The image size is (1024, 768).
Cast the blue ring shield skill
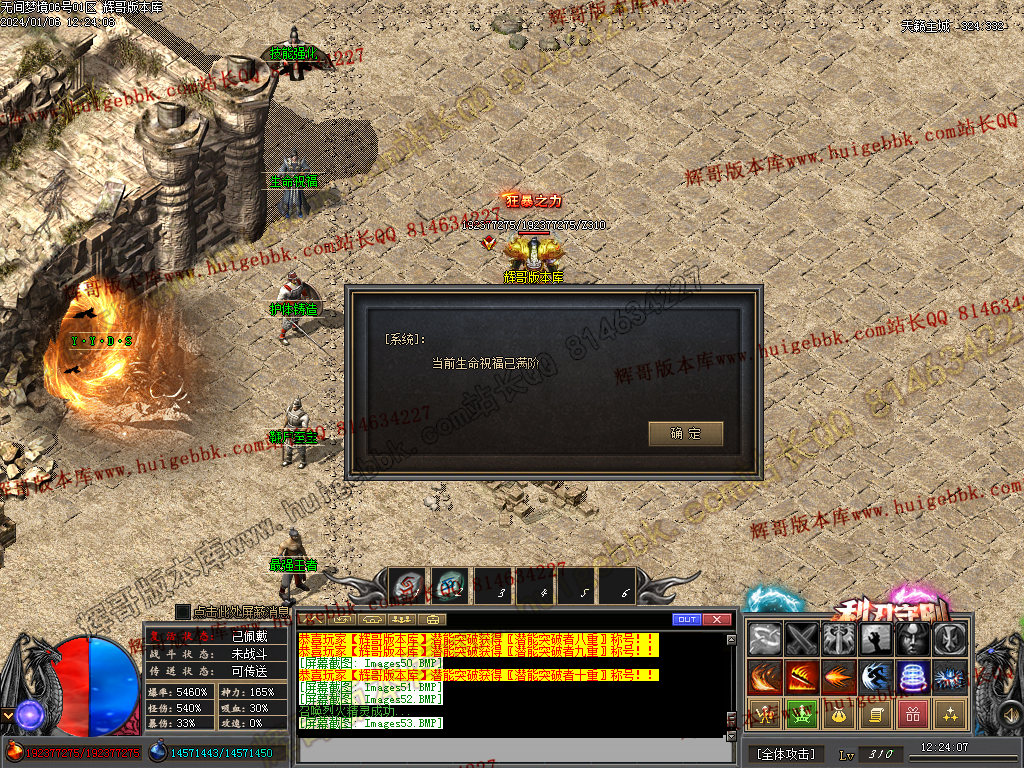[912, 677]
